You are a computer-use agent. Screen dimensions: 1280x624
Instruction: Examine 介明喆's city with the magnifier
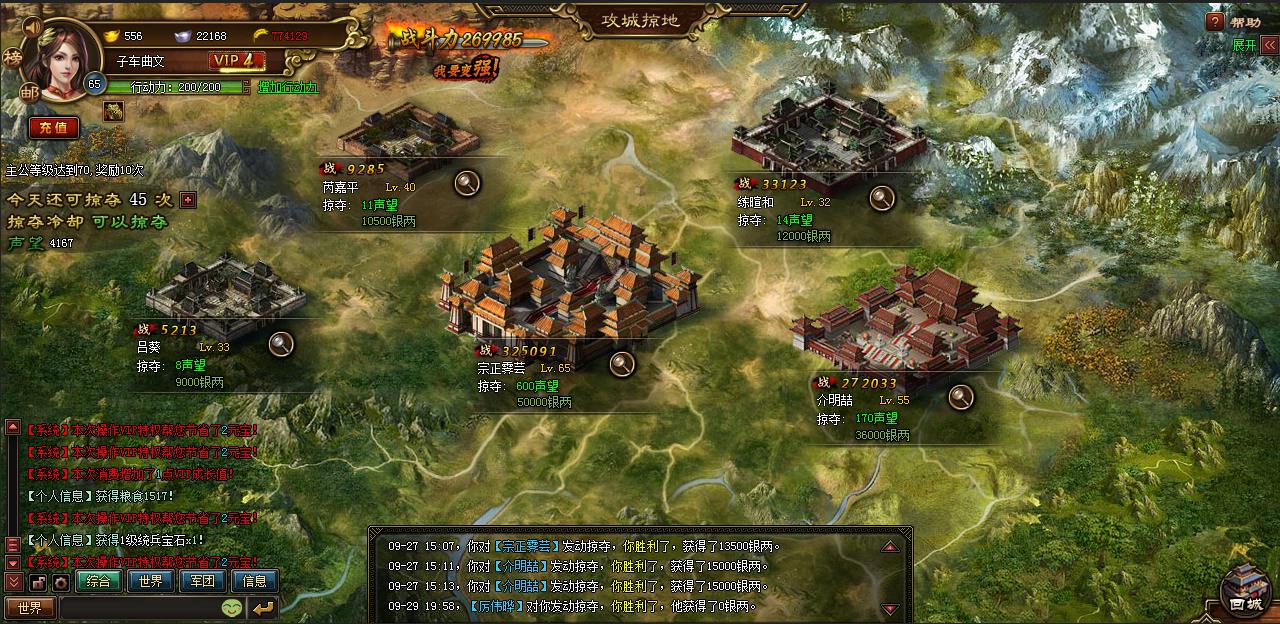(x=961, y=396)
